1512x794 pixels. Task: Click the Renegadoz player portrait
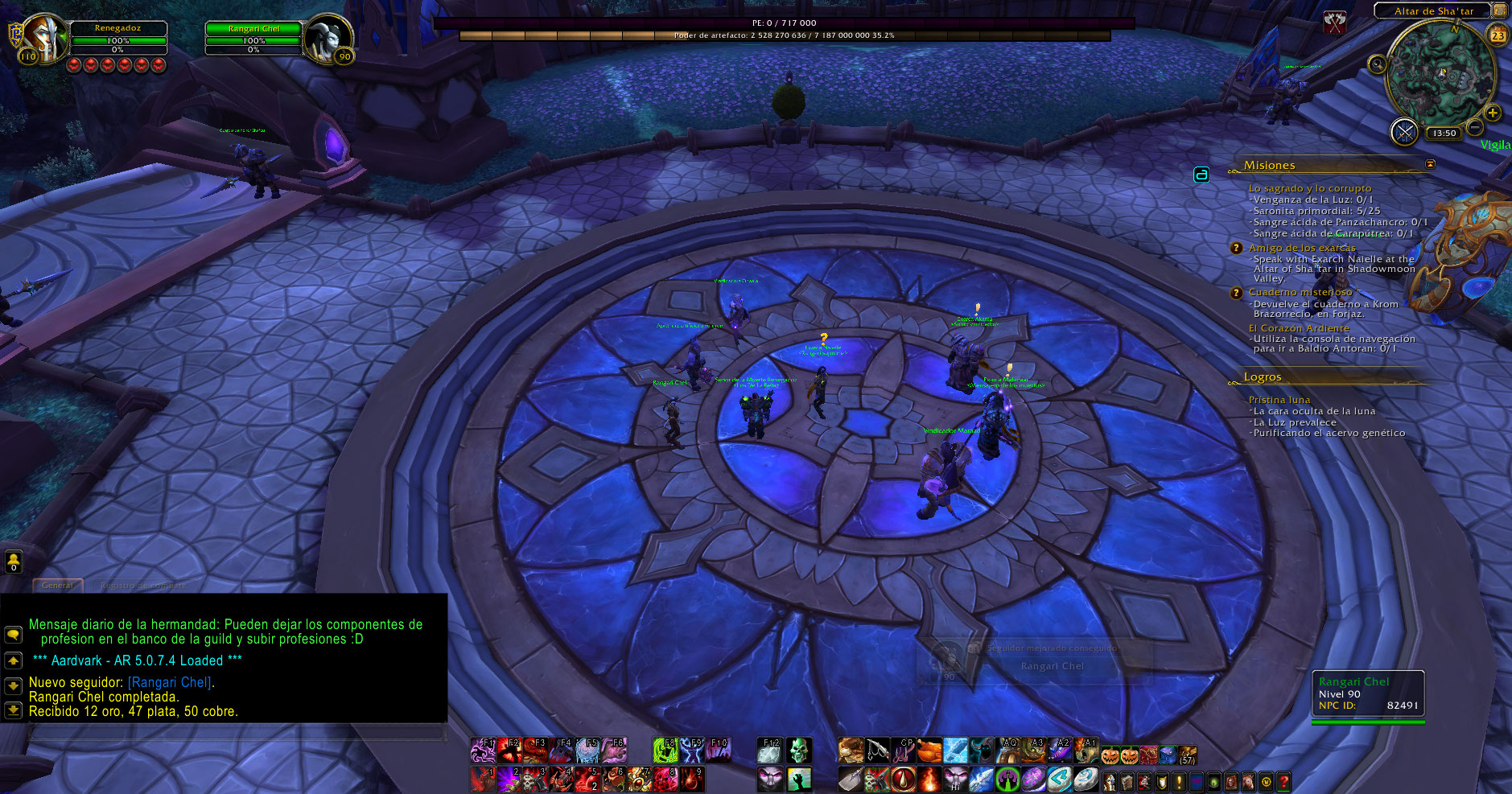43,38
